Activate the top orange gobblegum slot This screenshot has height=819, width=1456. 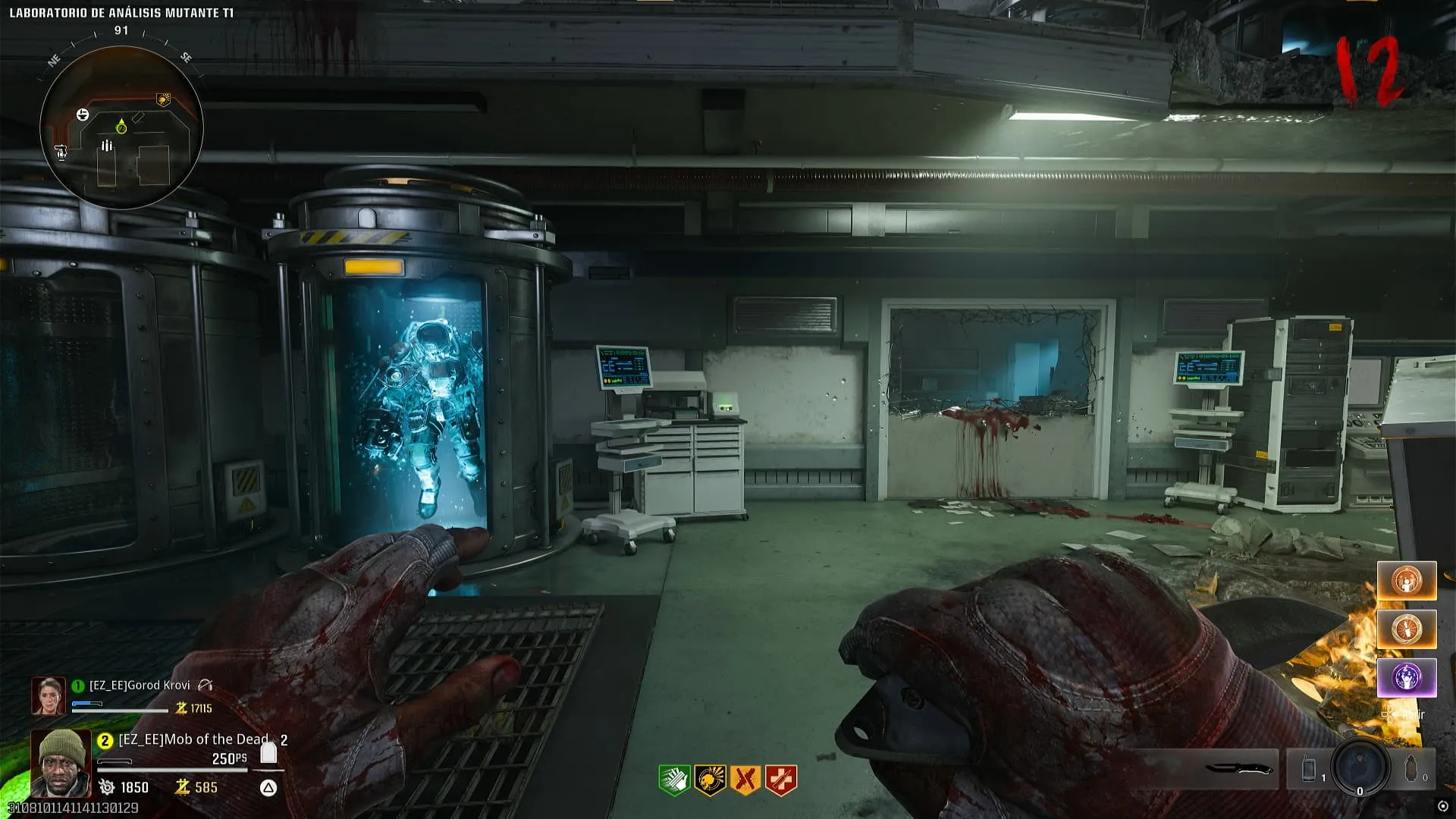pyautogui.click(x=1407, y=581)
